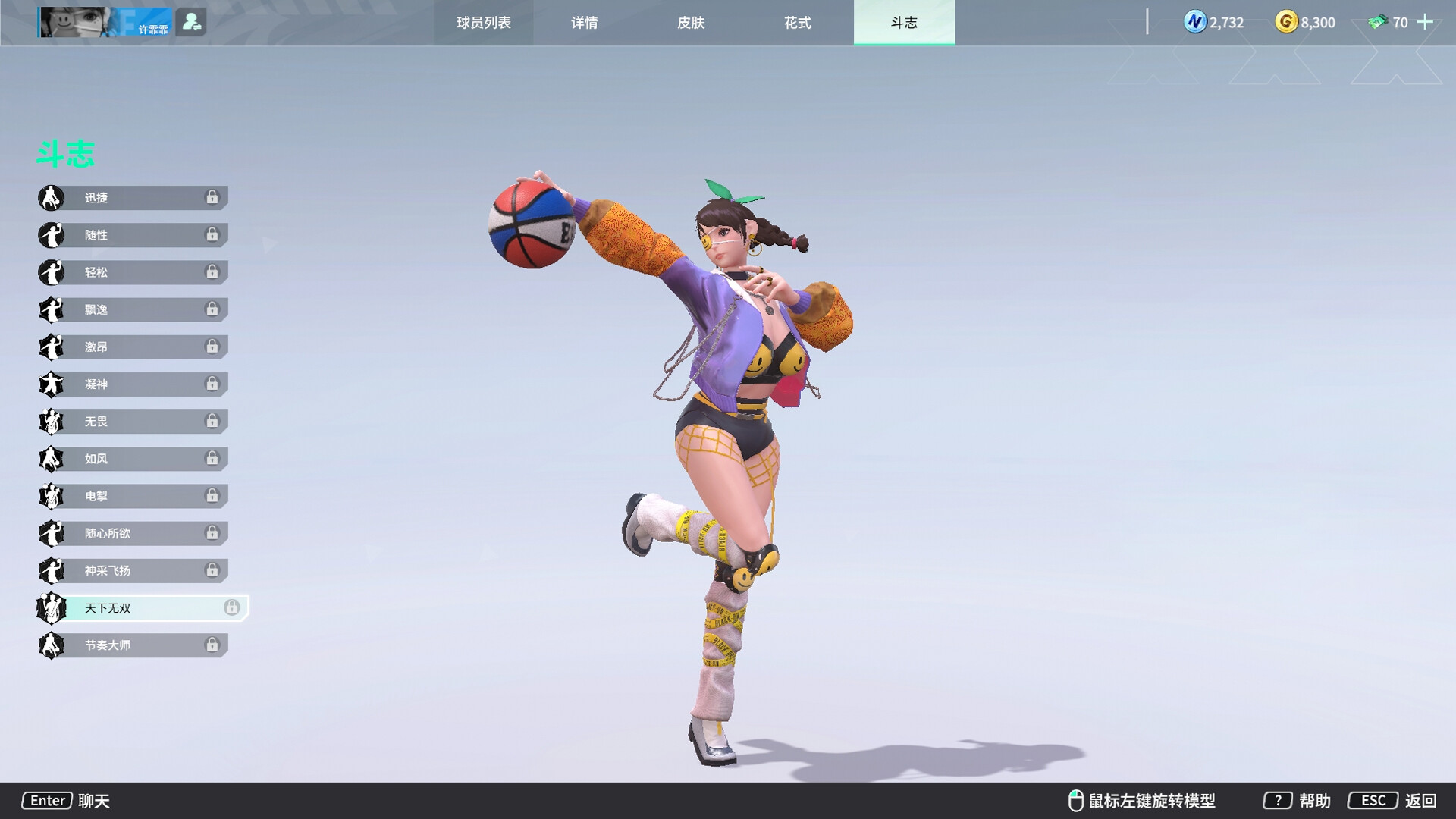The image size is (1456, 819).
Task: Click the 天下无双 stance silhouette icon
Action: (x=50, y=607)
